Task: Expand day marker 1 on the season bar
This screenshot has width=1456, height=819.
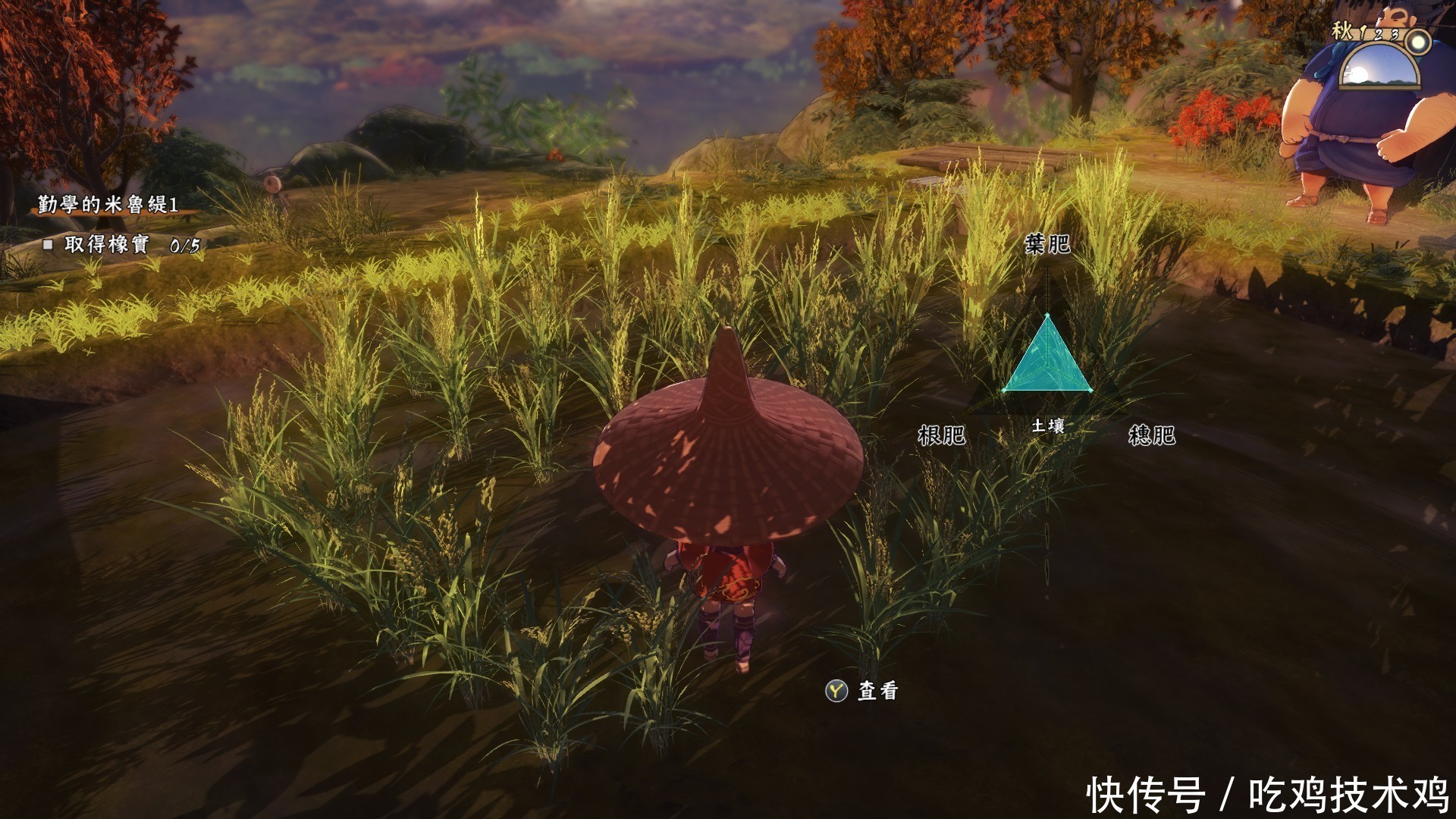Action: click(x=1363, y=34)
